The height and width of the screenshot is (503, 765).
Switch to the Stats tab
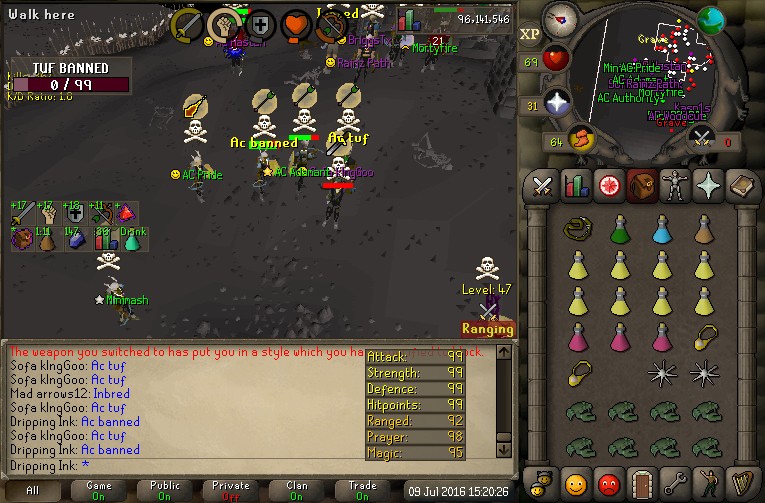575,186
